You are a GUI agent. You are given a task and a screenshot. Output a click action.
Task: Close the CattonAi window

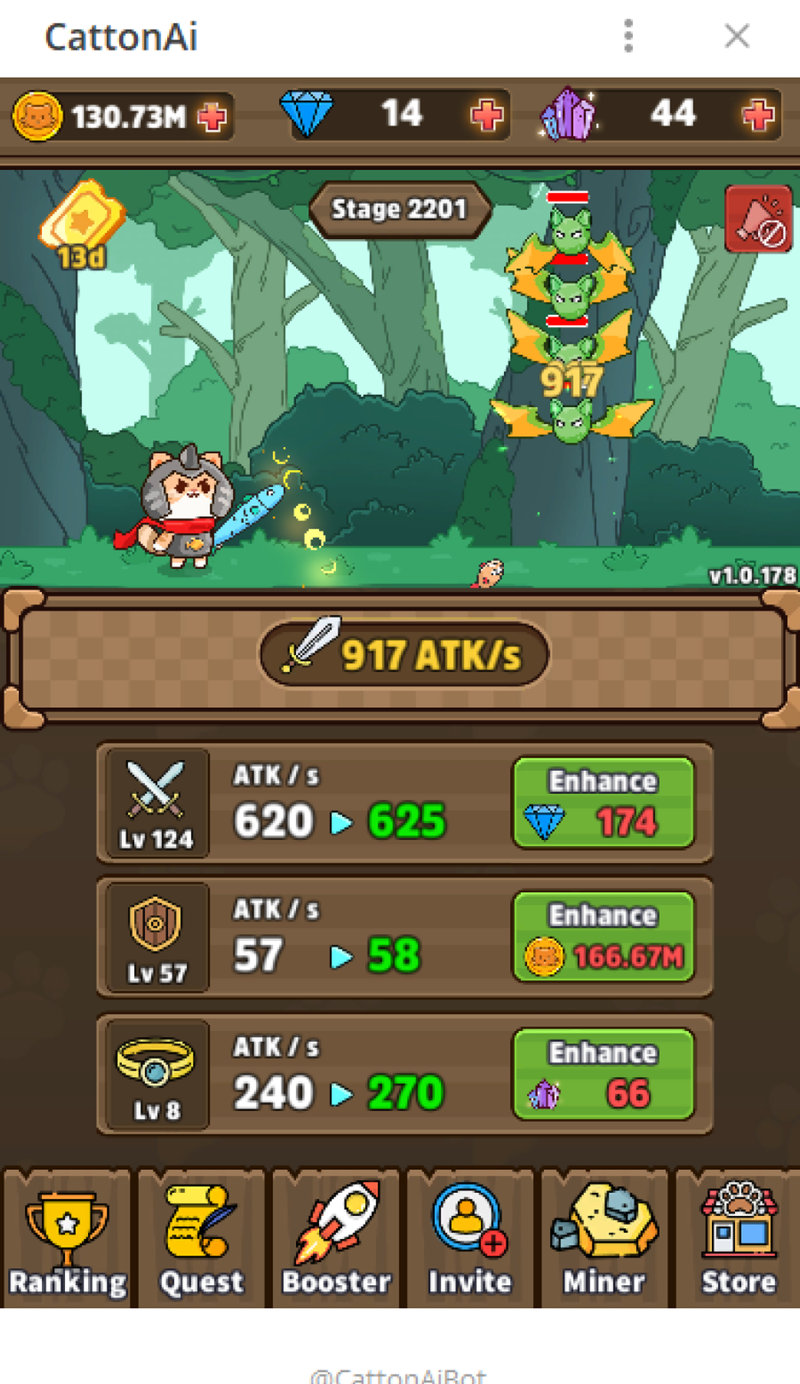737,37
